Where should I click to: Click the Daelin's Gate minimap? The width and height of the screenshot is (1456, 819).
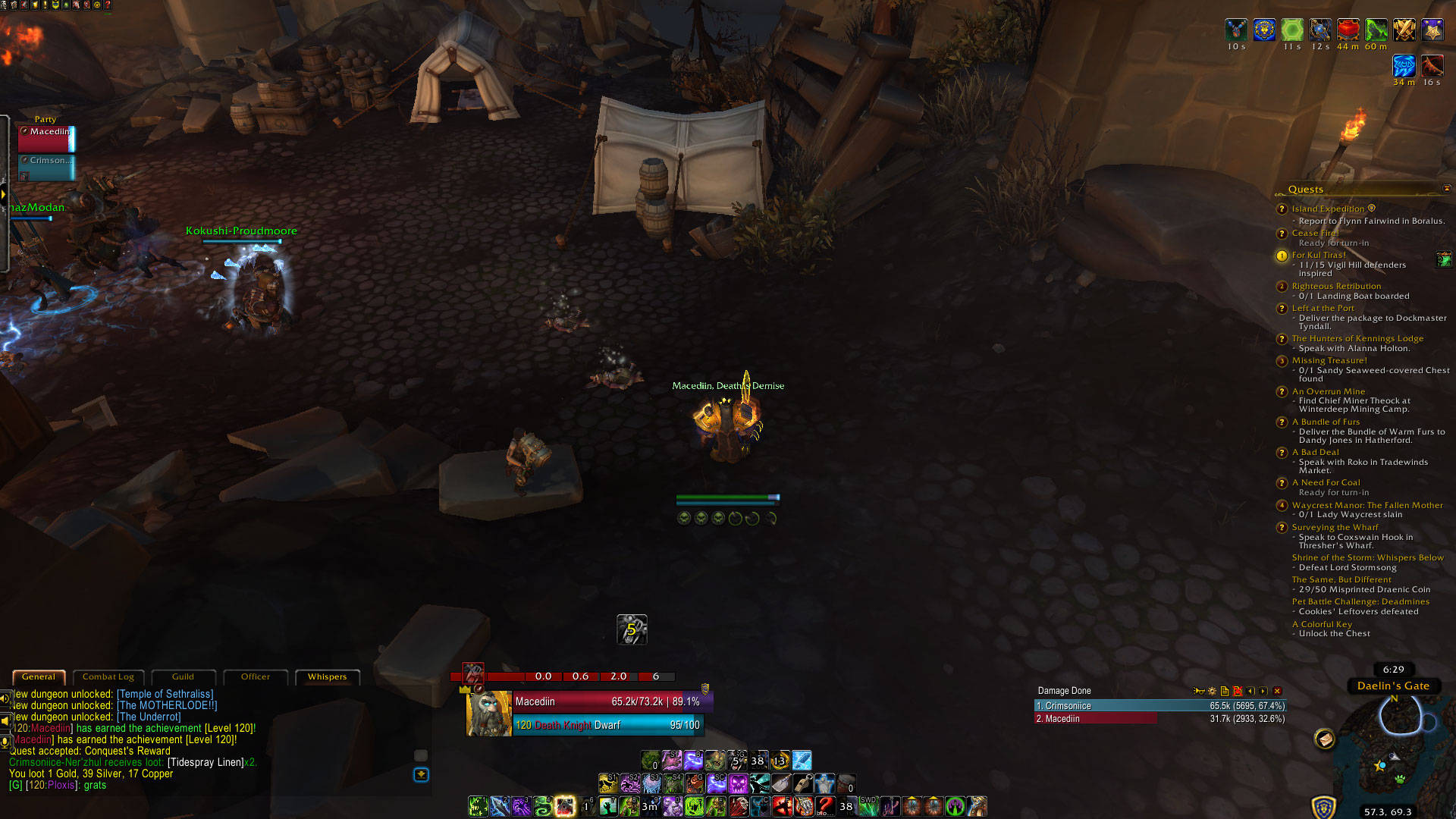[1395, 751]
